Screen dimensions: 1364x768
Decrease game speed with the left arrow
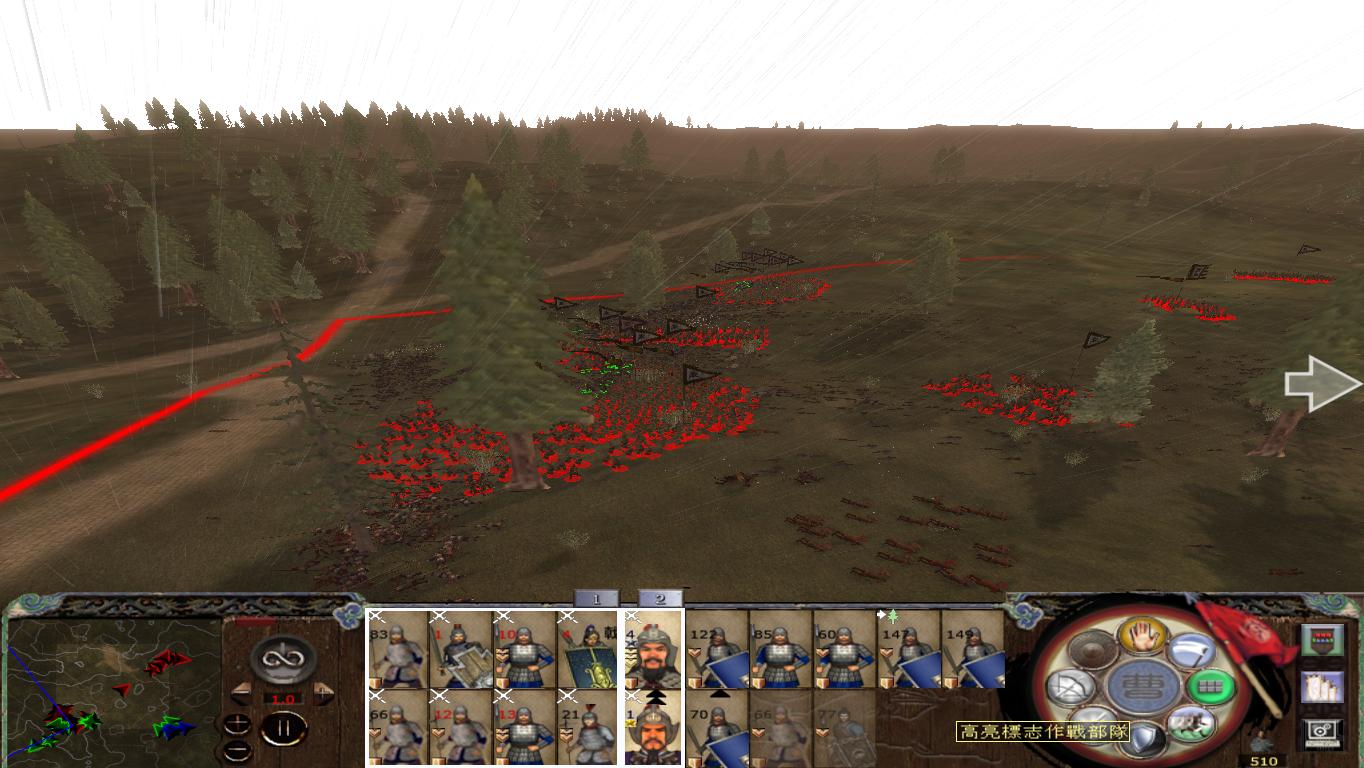pos(240,693)
